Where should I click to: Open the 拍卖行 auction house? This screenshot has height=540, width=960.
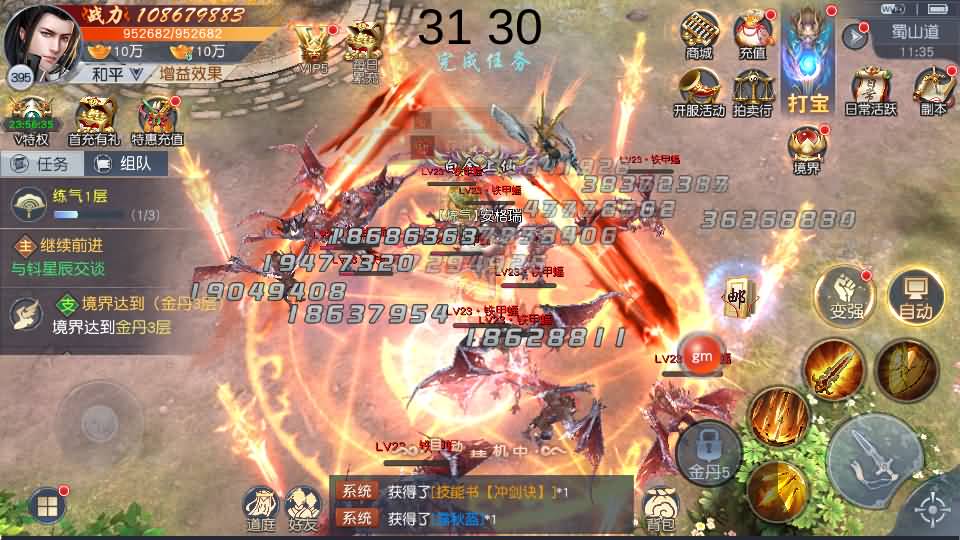coord(752,92)
